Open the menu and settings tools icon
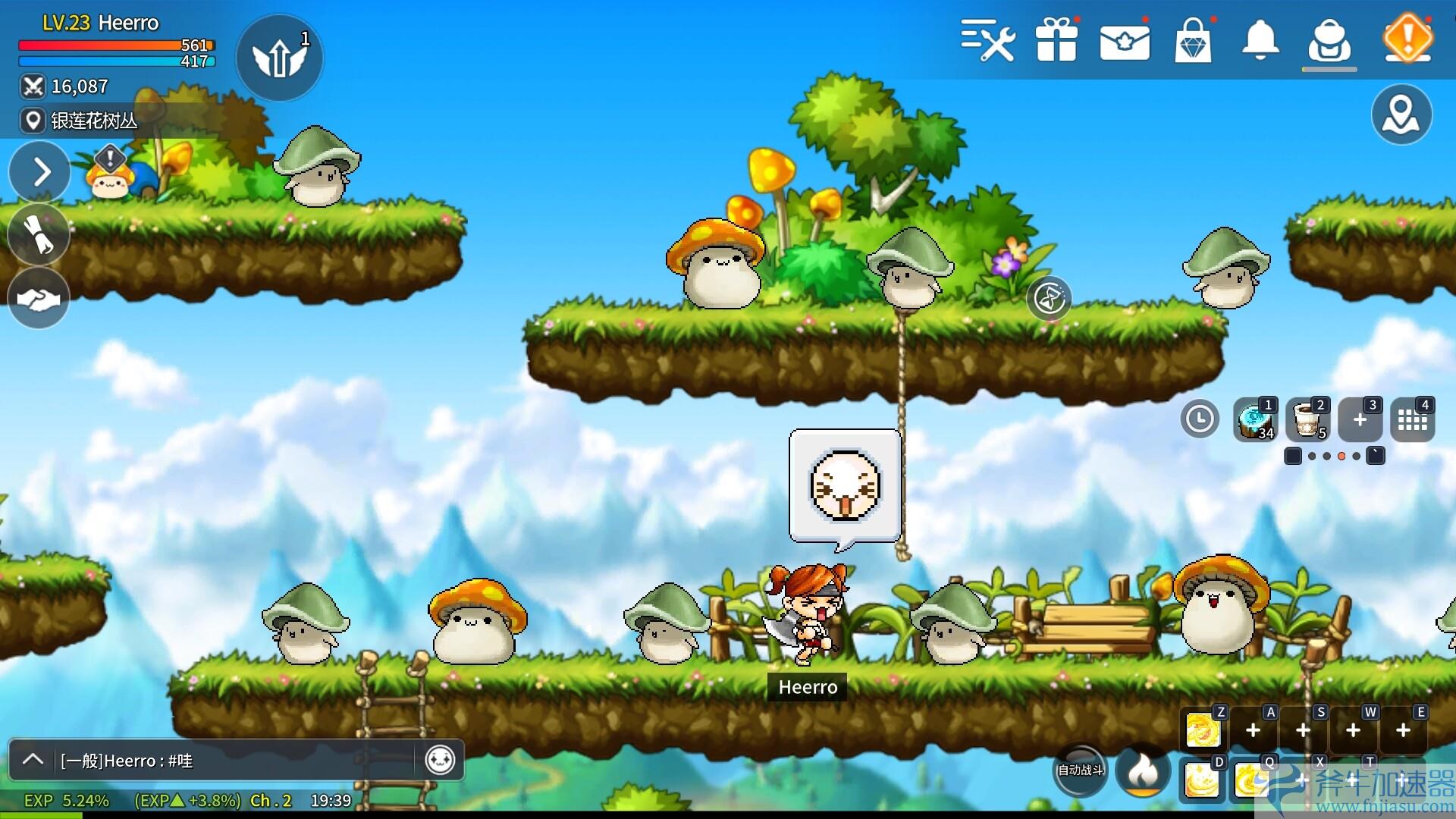The width and height of the screenshot is (1456, 819). (987, 39)
